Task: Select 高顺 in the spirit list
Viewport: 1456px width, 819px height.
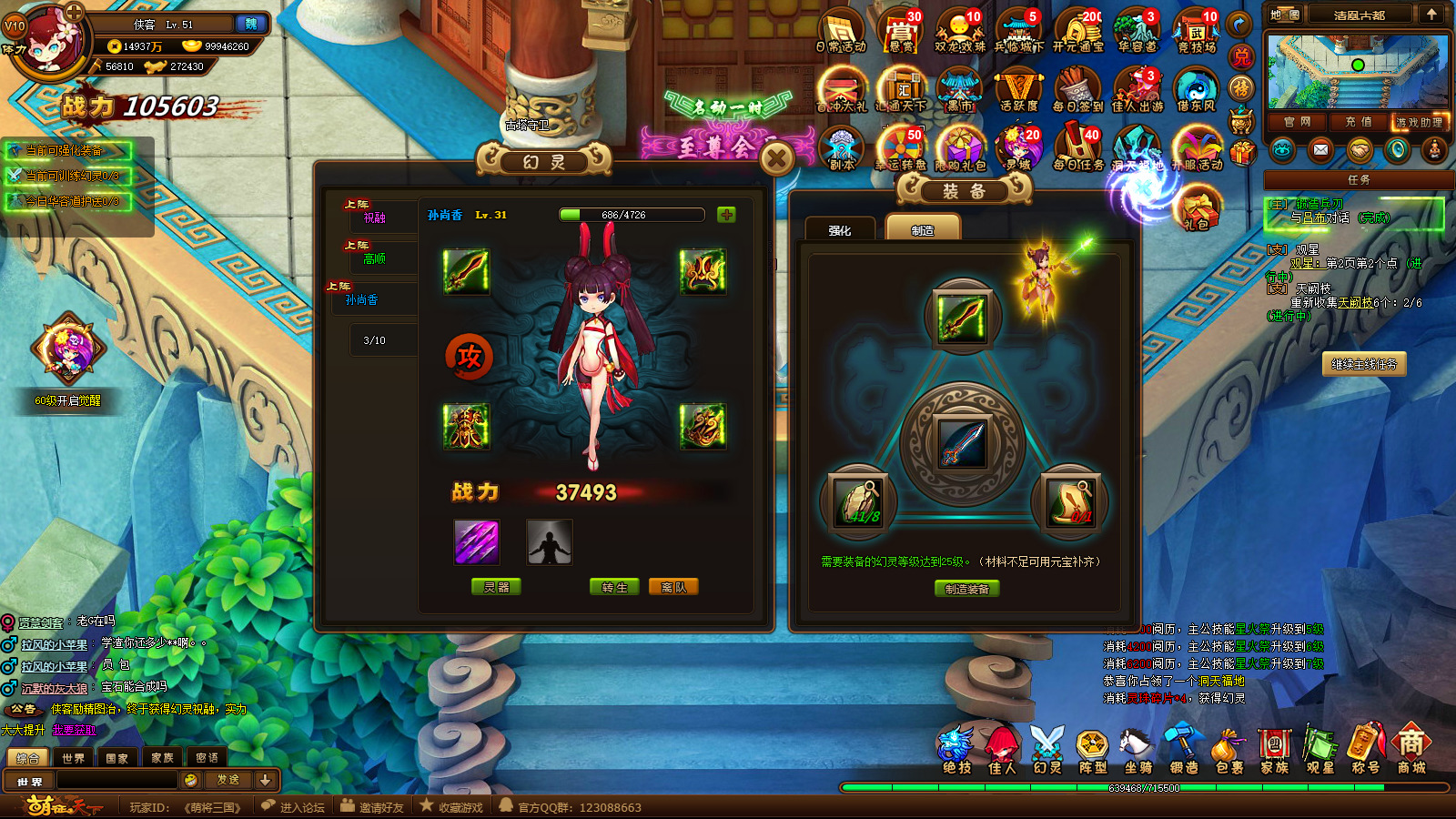Action: pyautogui.click(x=375, y=259)
